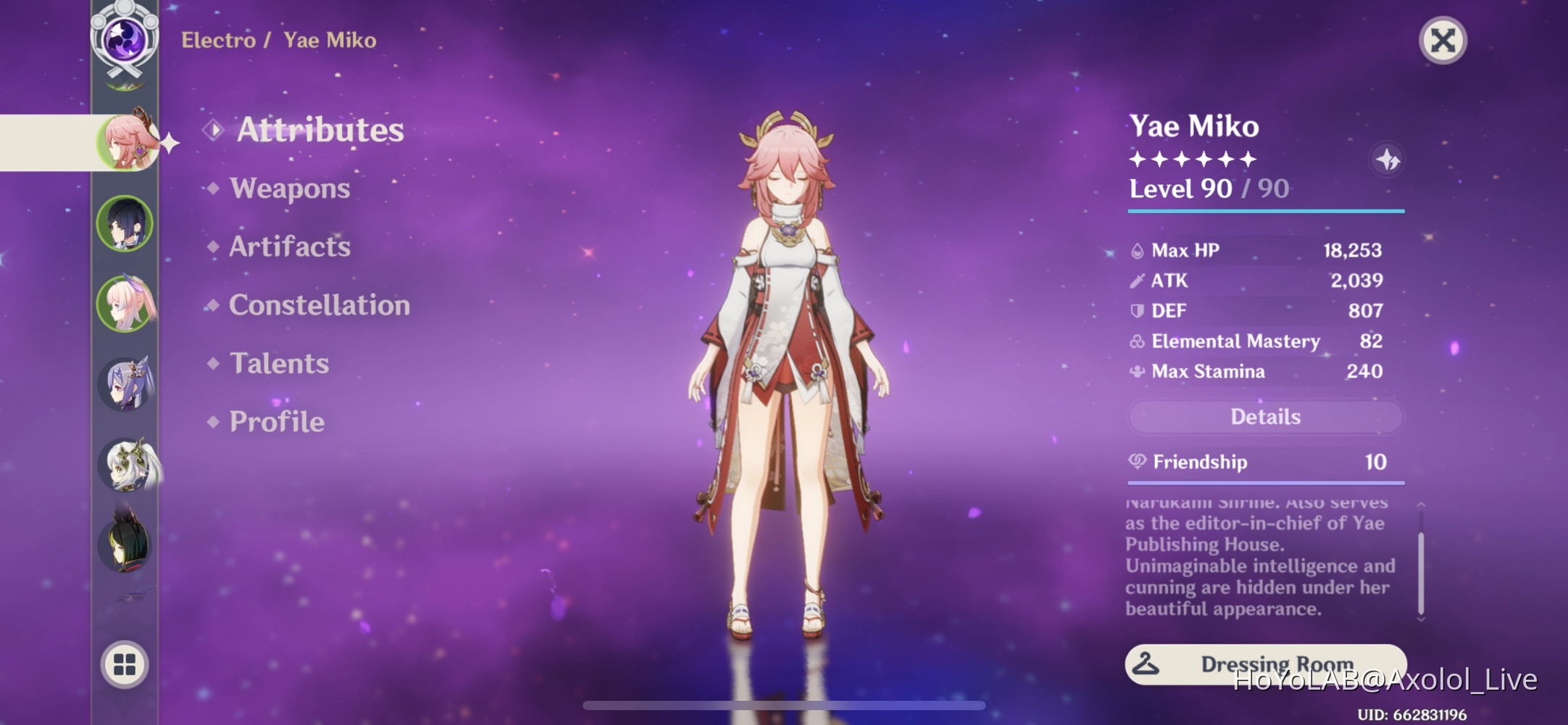The width and height of the screenshot is (1568, 725).
Task: Click the sparkle glow icon beside the star rating
Action: pos(1388,159)
